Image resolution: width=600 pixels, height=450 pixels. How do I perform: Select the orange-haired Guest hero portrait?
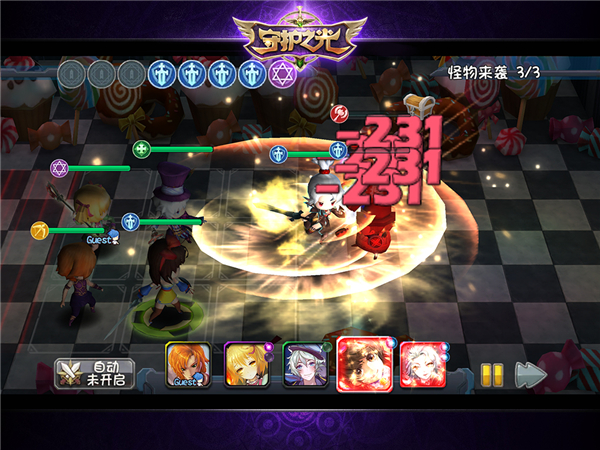pos(188,364)
